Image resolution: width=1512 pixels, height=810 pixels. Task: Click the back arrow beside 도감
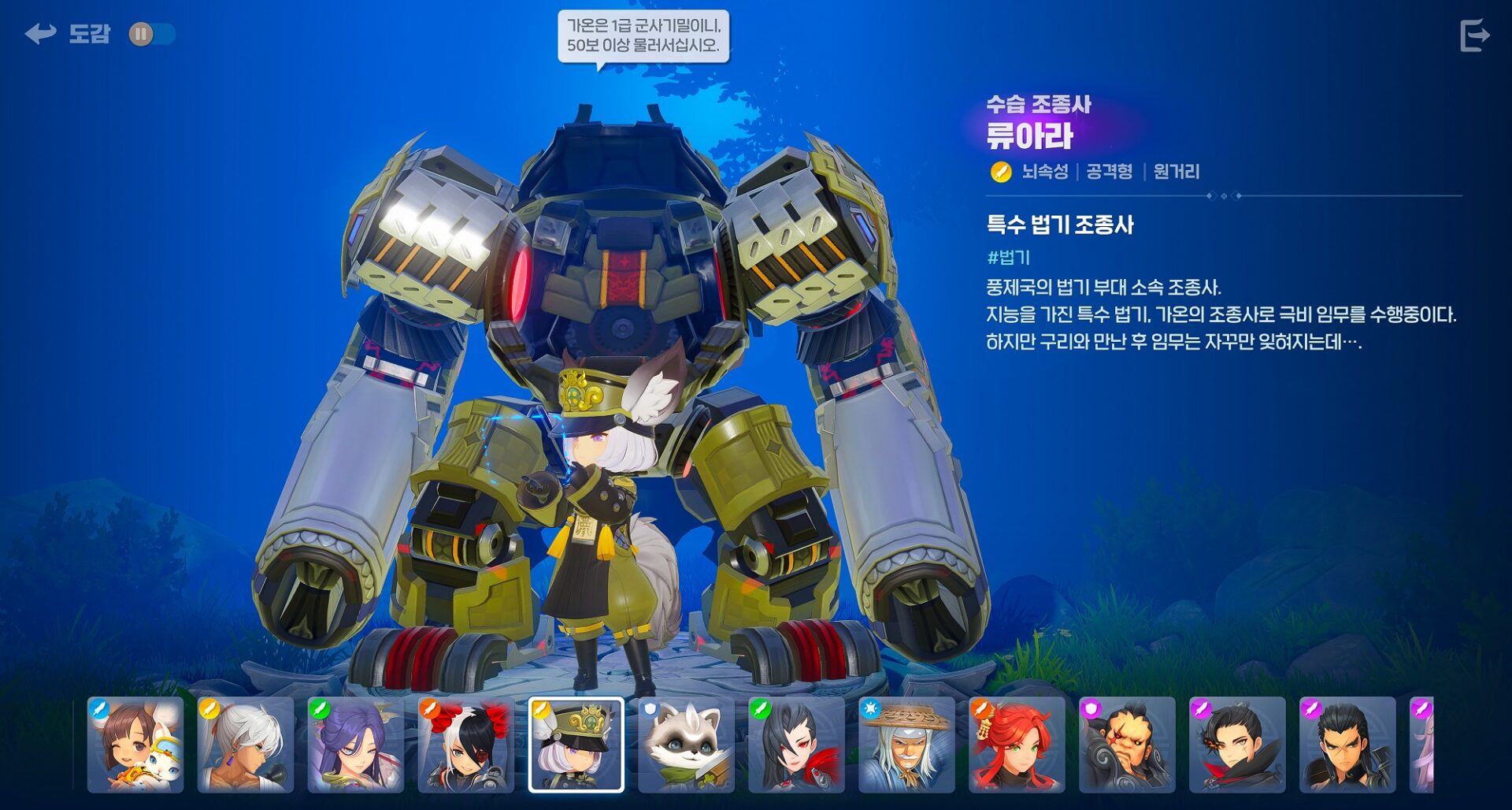(x=39, y=33)
